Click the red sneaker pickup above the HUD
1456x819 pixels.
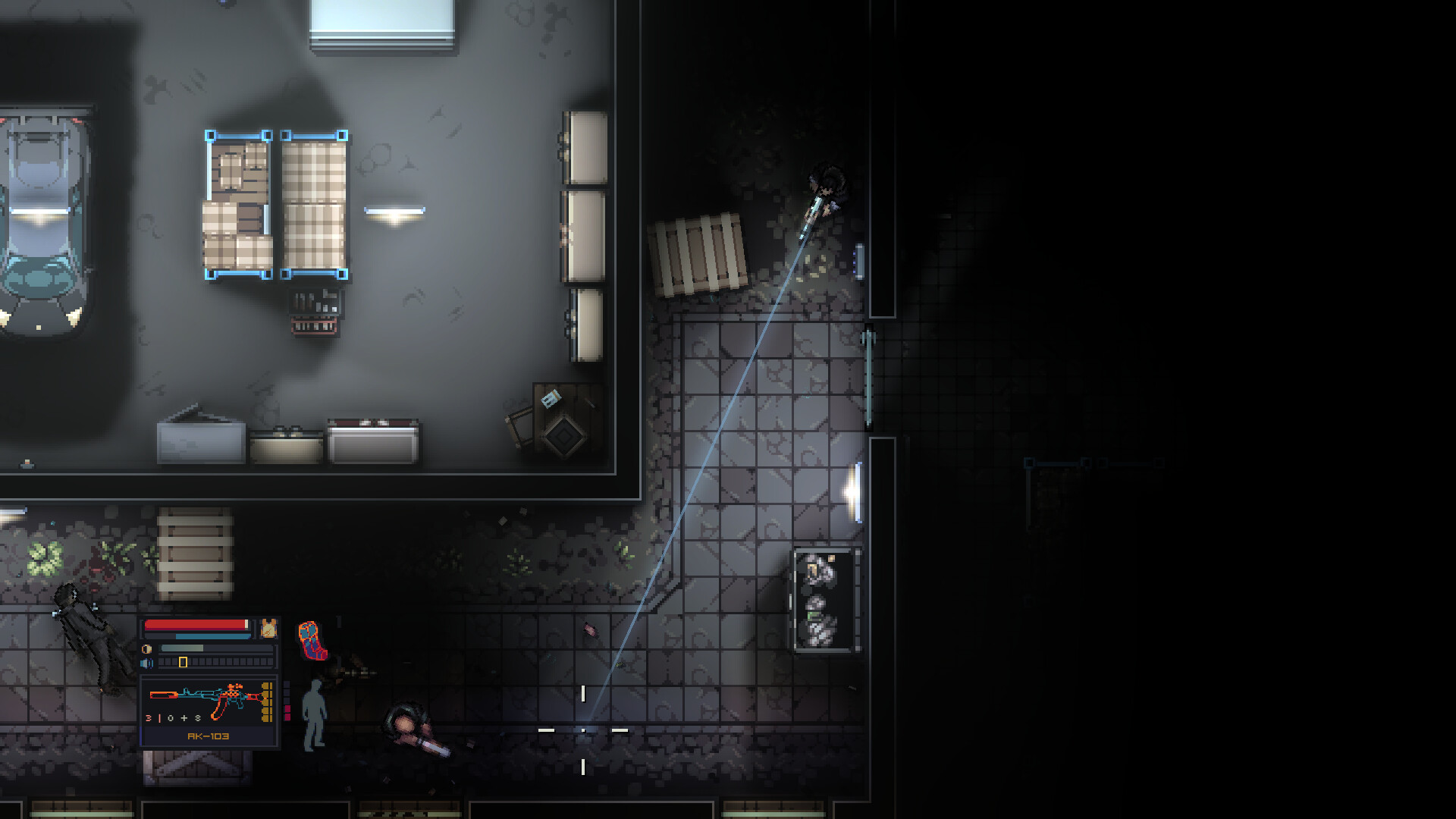tap(310, 639)
